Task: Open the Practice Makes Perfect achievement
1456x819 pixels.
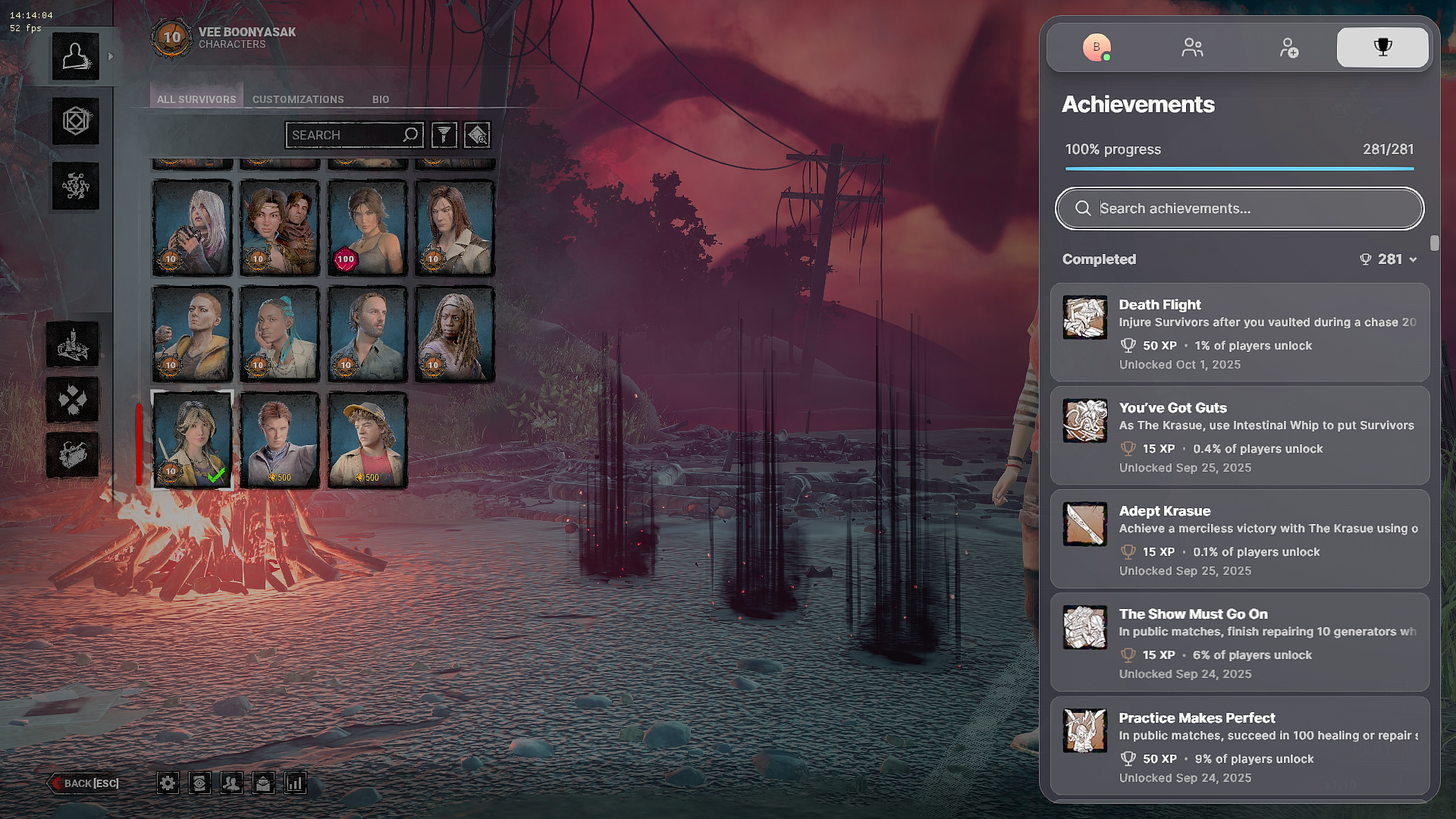Action: click(x=1240, y=745)
